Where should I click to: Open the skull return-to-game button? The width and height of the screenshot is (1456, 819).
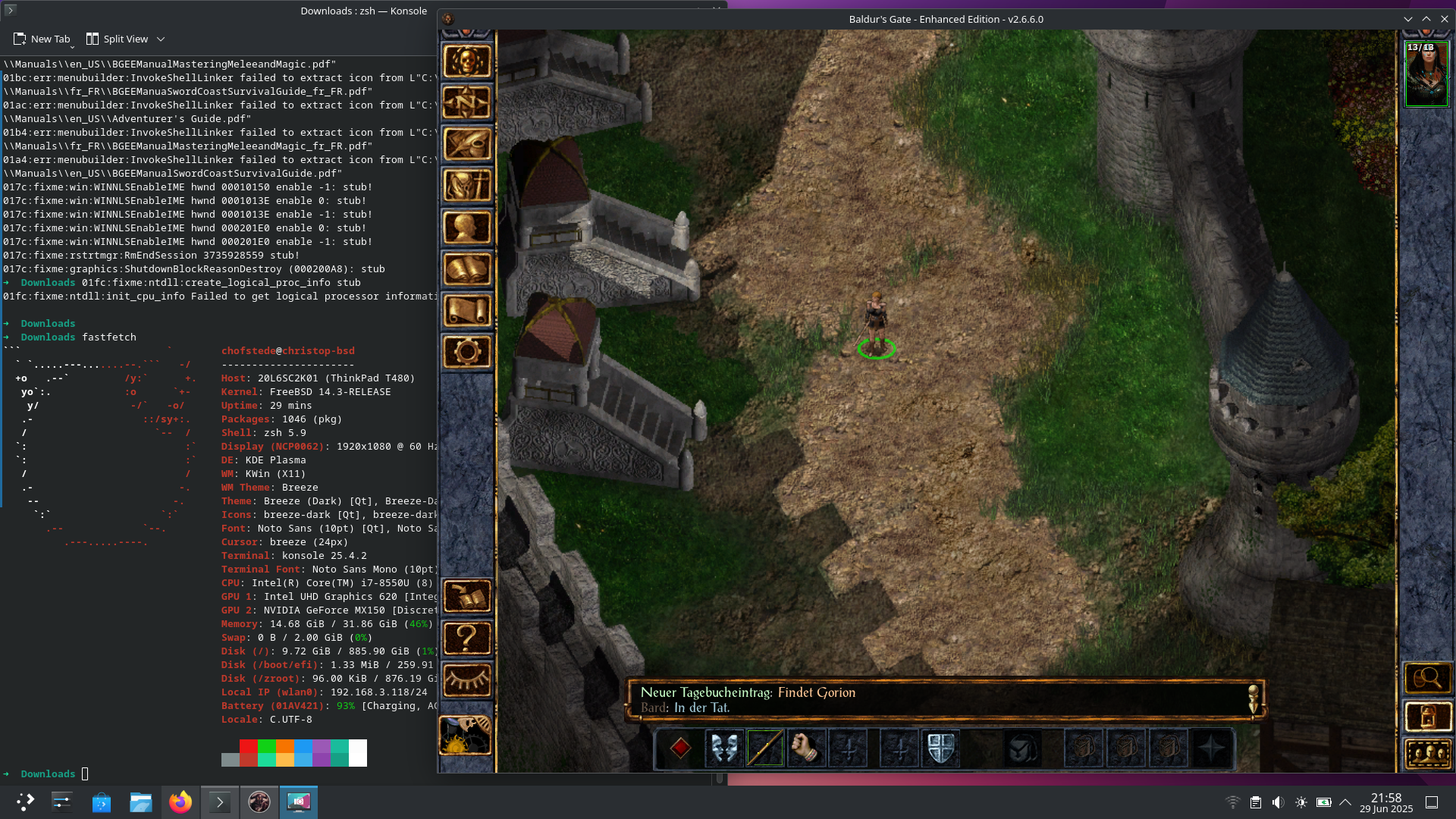(x=466, y=61)
